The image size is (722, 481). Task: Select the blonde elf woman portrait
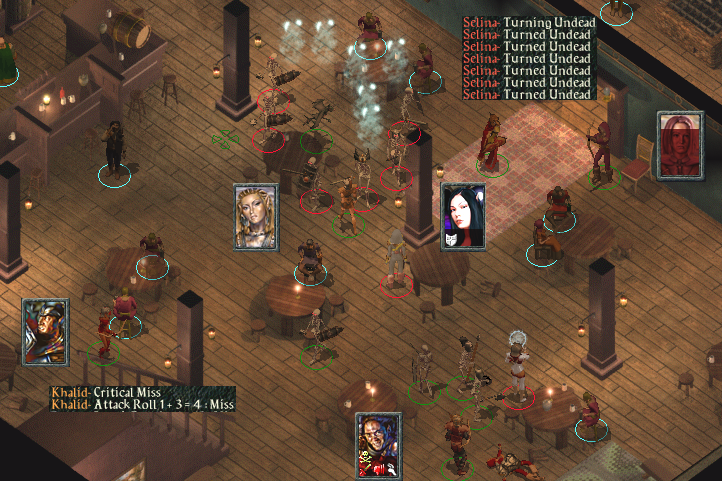tap(256, 216)
